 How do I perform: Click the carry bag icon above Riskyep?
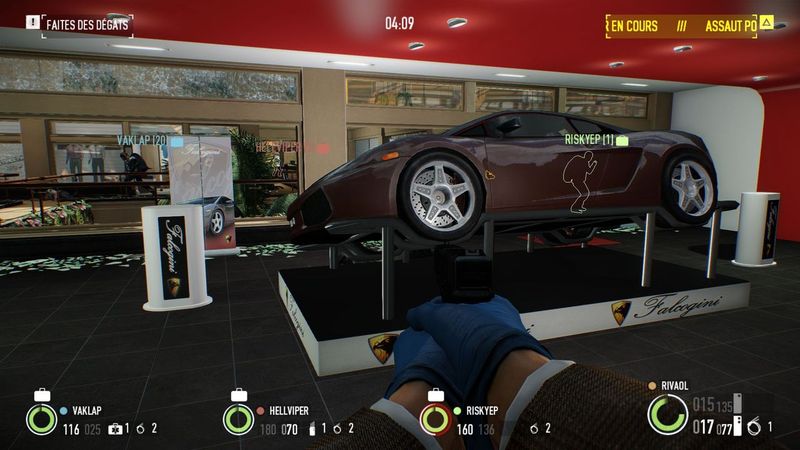tap(434, 395)
